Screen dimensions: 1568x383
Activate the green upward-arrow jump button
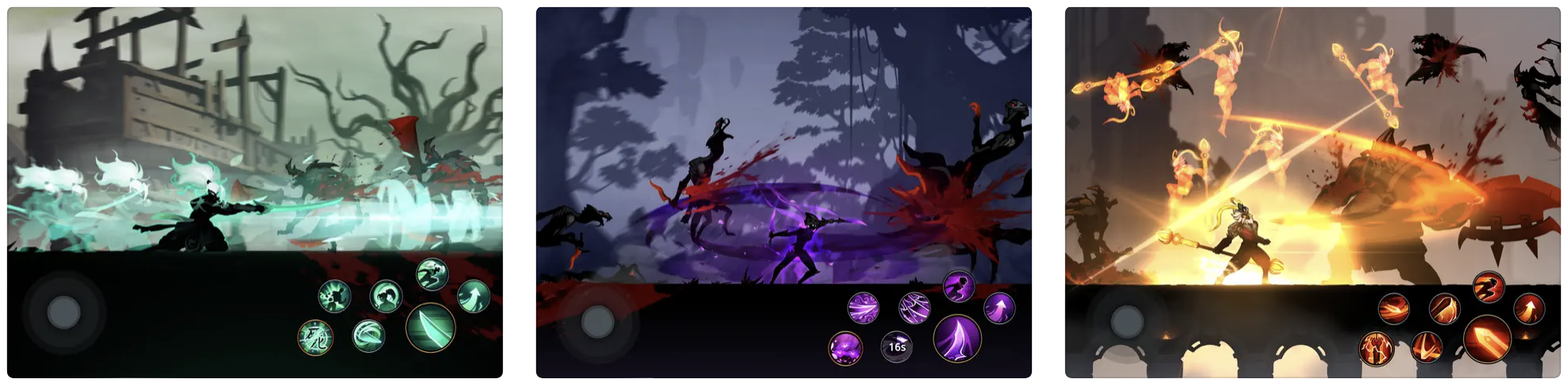[x=473, y=296]
